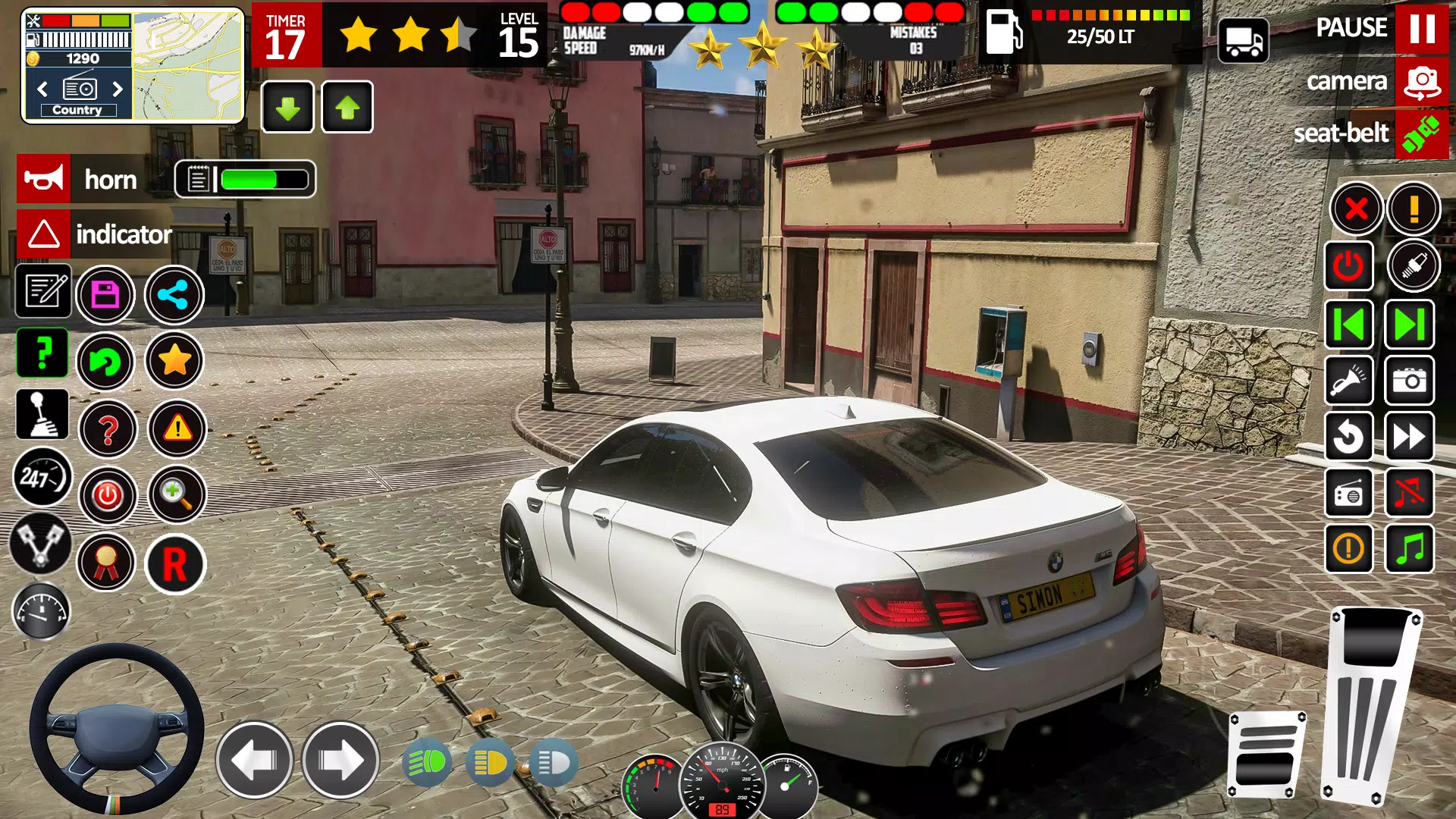Screen dimensions: 1456x819
Task: Tap the green up arrow button
Action: 347,108
